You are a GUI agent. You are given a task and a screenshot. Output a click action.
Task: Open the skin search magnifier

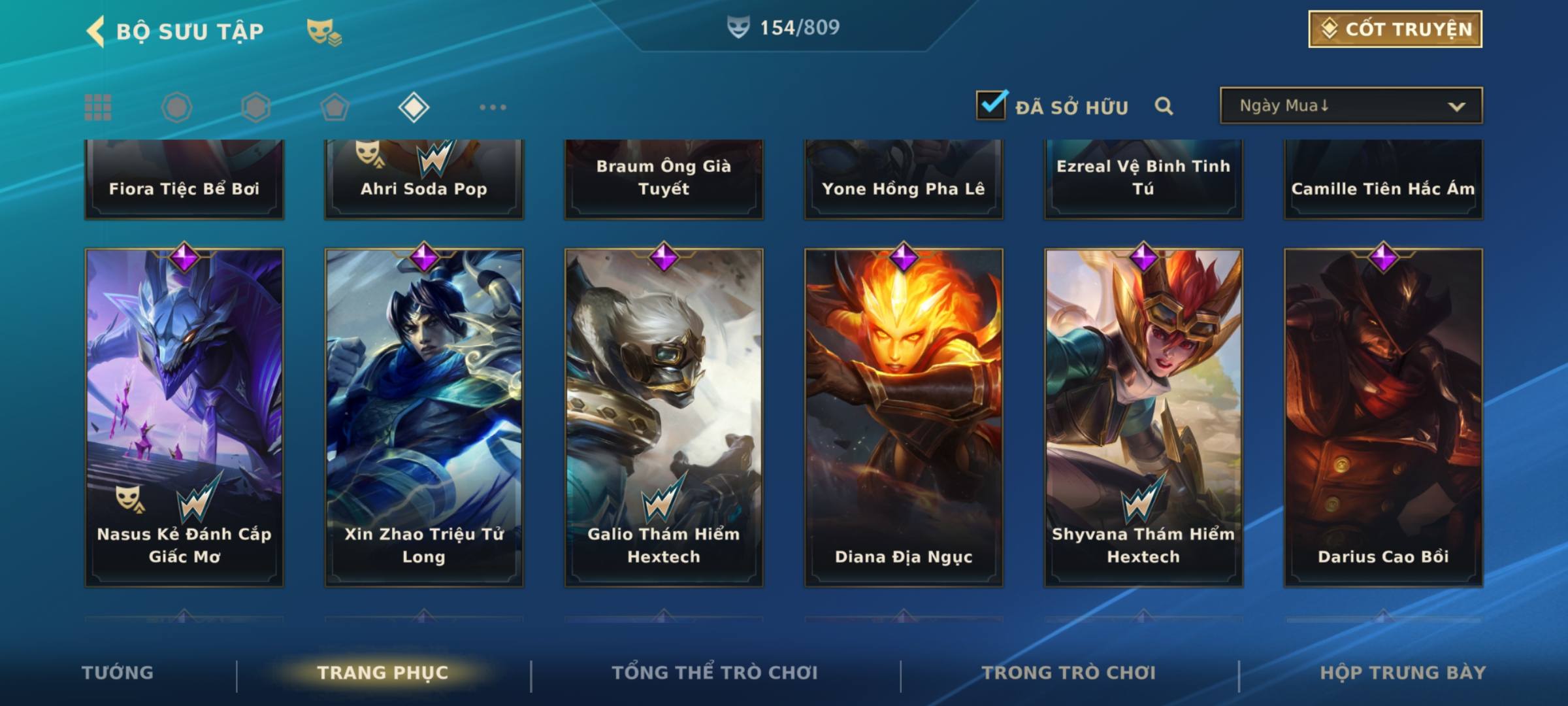click(x=1164, y=106)
